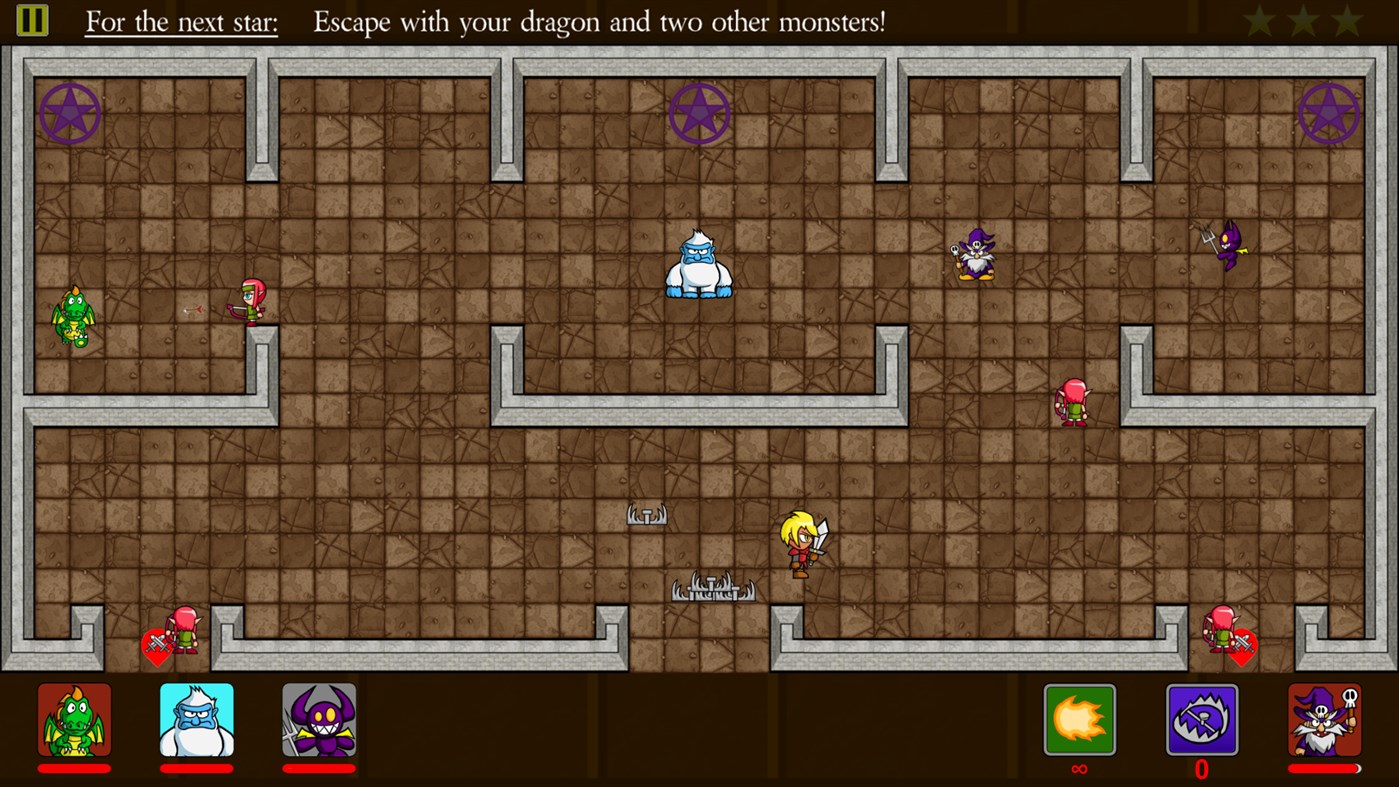This screenshot has height=787, width=1399.
Task: Click the evil wizard ability portrait
Action: coord(1324,720)
